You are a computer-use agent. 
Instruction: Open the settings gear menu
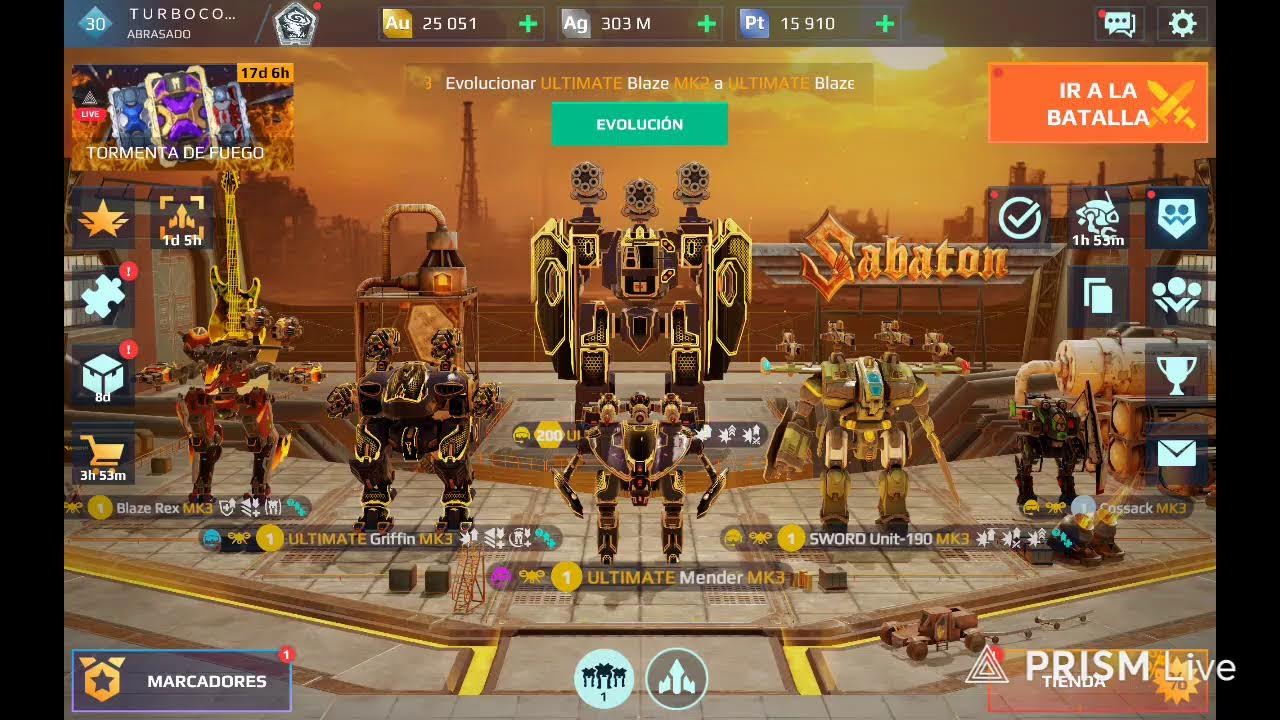coord(1182,23)
